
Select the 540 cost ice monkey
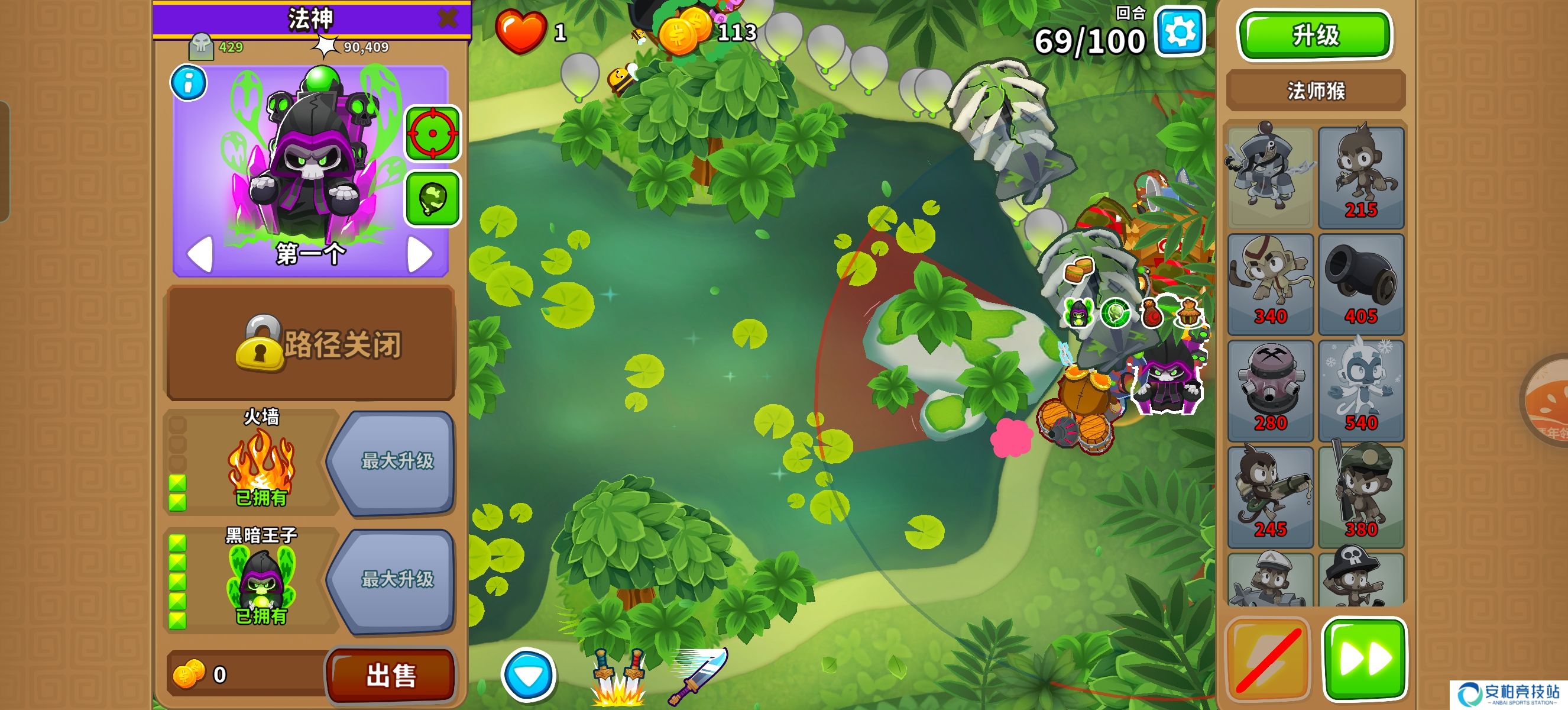pos(1361,390)
